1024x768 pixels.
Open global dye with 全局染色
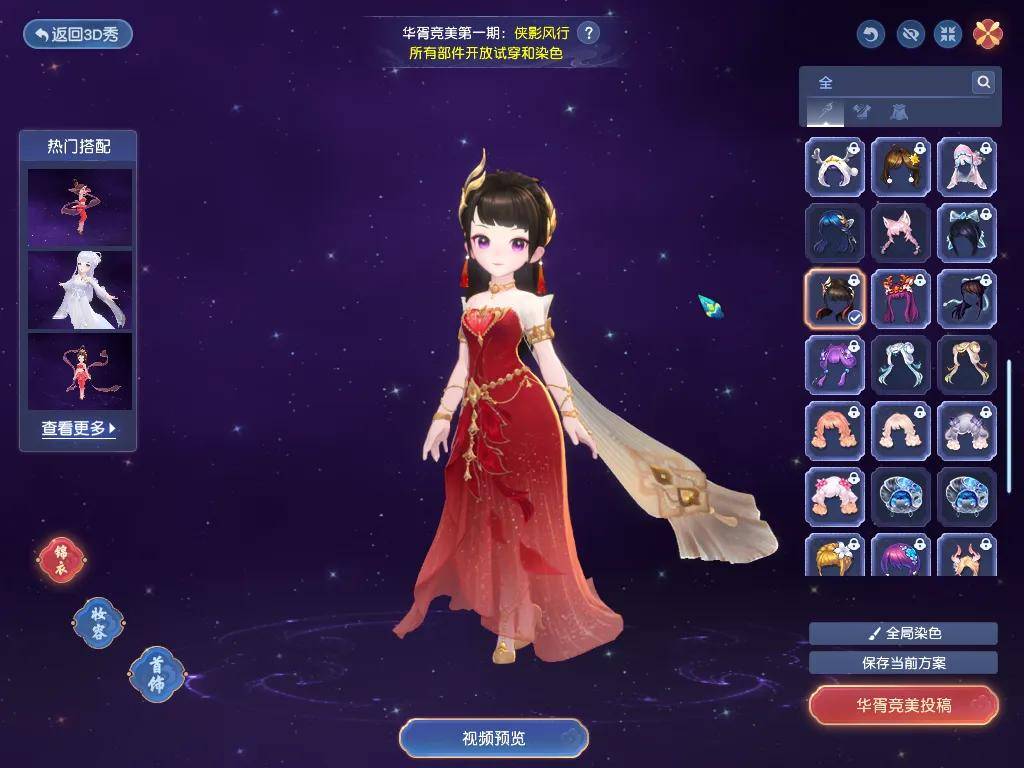[903, 633]
